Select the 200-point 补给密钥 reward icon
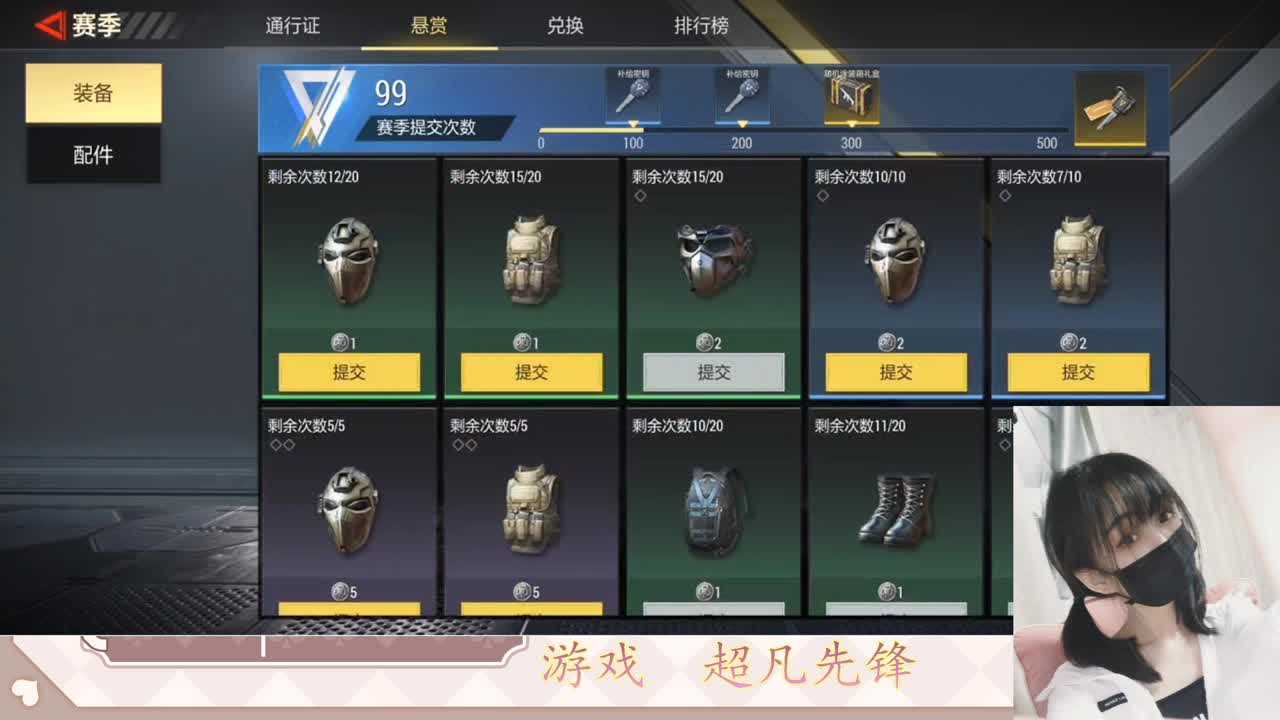This screenshot has height=720, width=1280. (742, 95)
